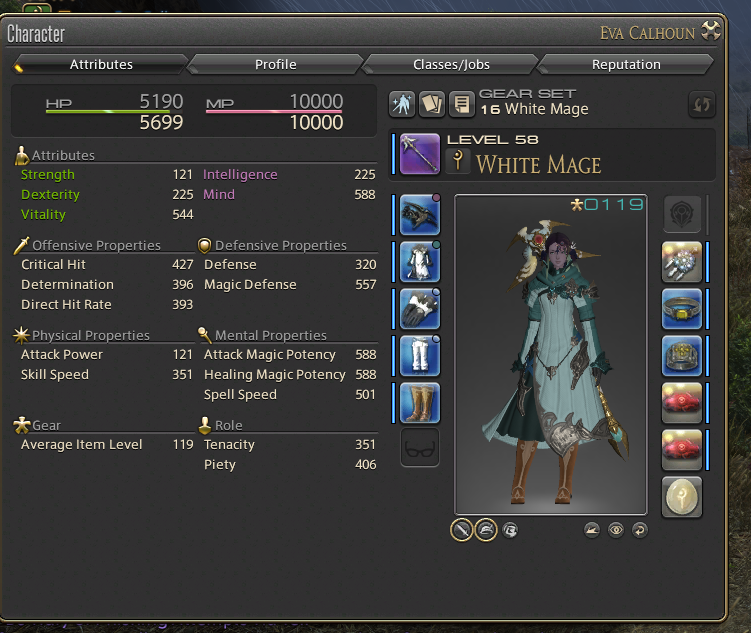The width and height of the screenshot is (751, 633).
Task: Select the empty glasses facewear slot
Action: (419, 449)
